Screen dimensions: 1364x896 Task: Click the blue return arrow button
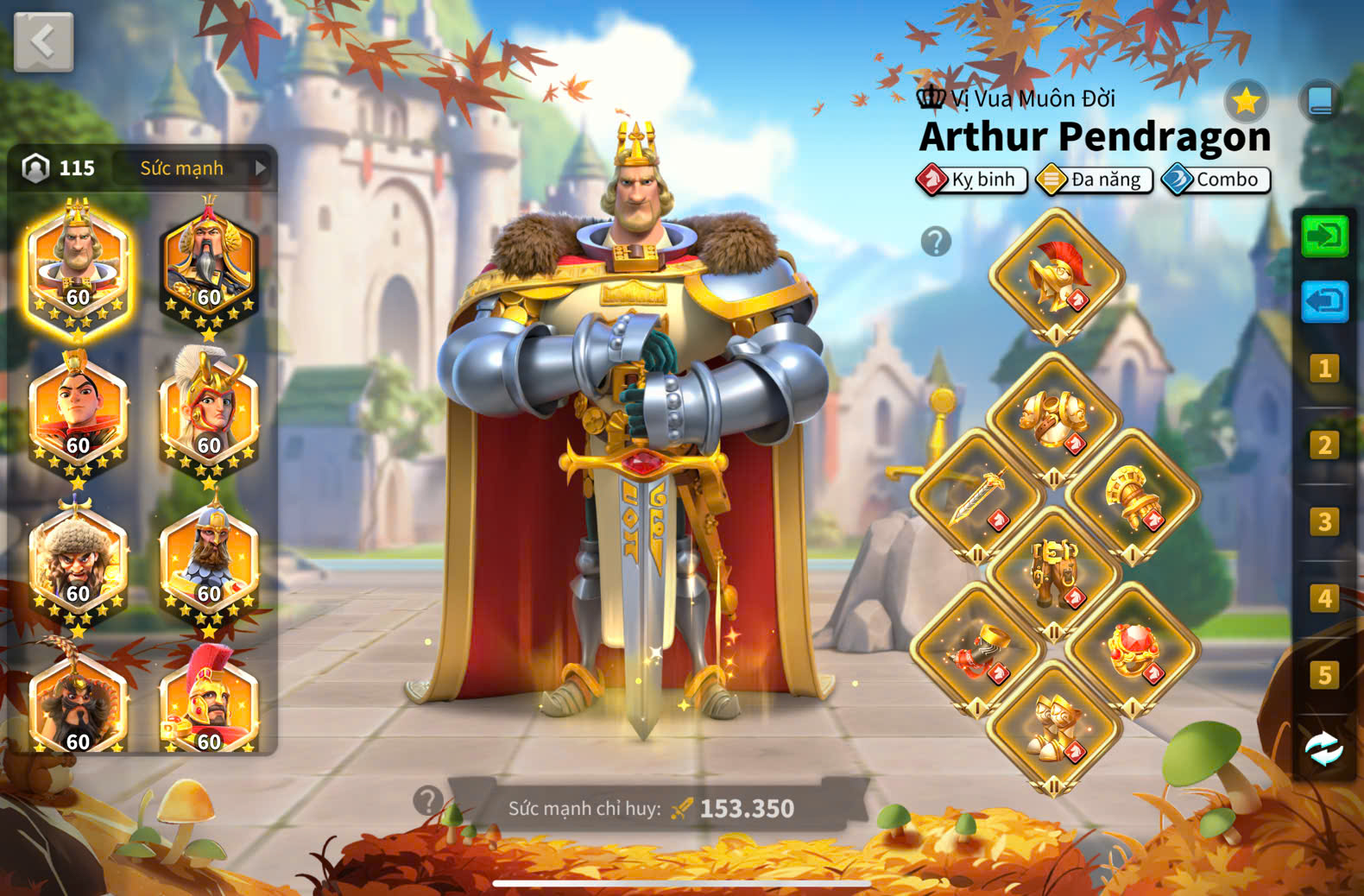click(x=1324, y=301)
